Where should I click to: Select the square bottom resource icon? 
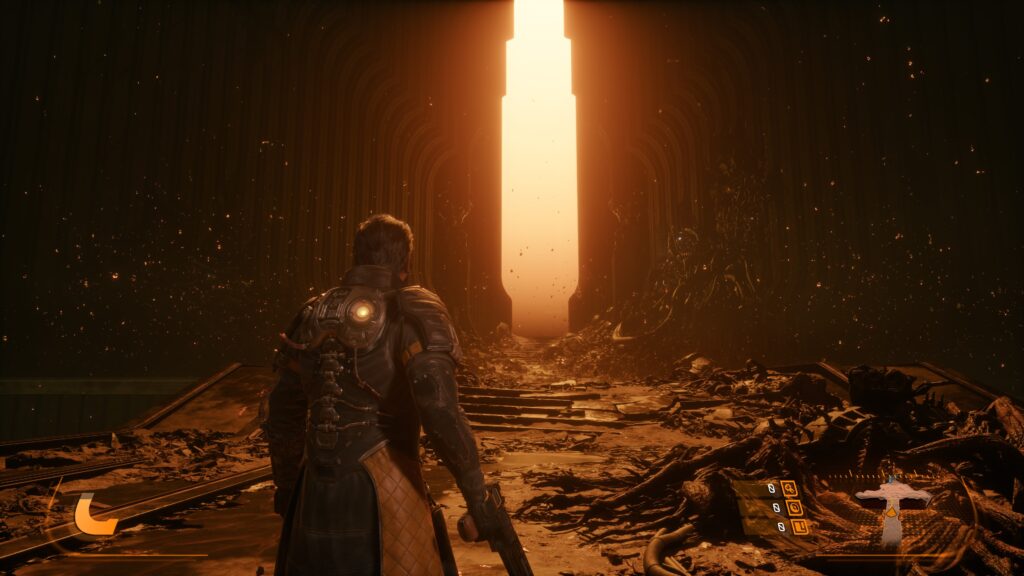coord(799,526)
